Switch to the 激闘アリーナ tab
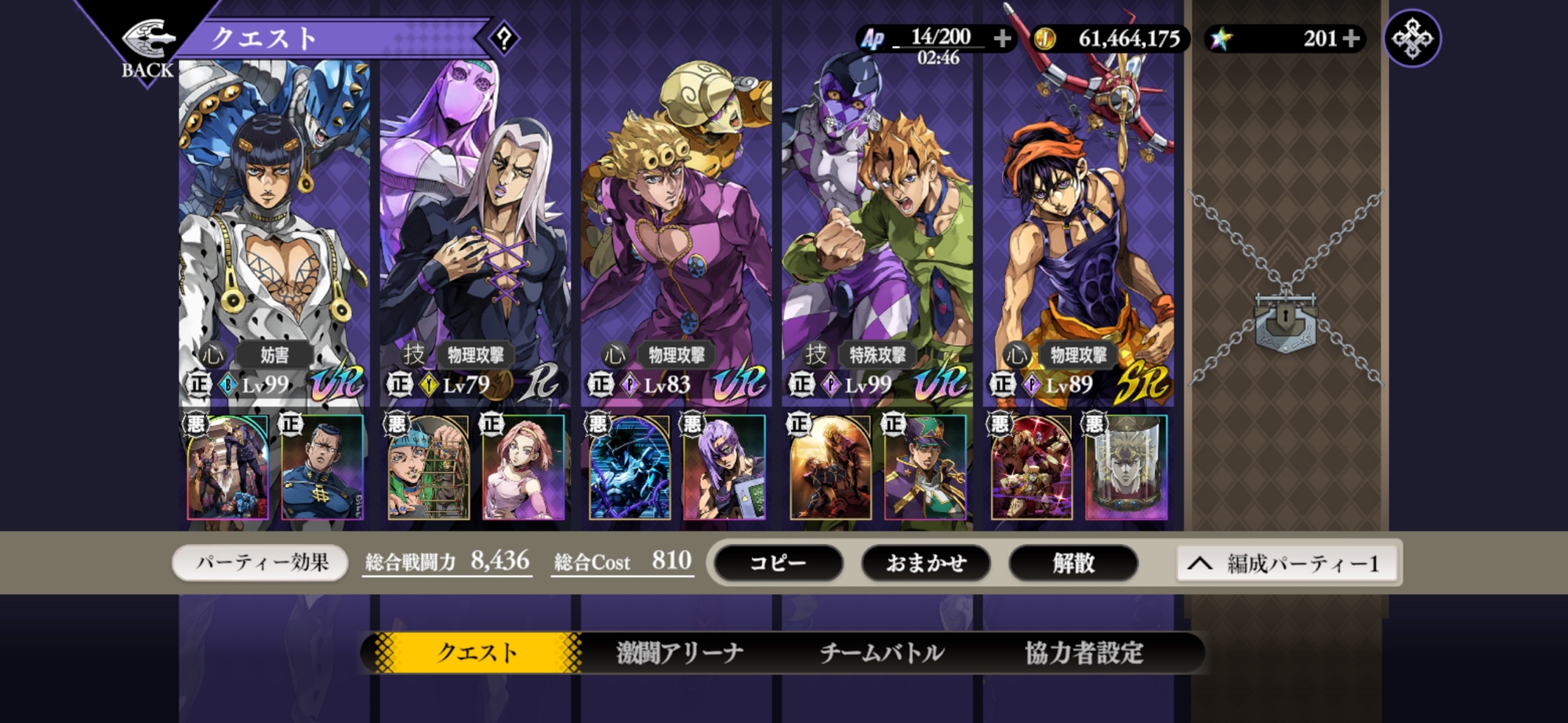 (680, 652)
